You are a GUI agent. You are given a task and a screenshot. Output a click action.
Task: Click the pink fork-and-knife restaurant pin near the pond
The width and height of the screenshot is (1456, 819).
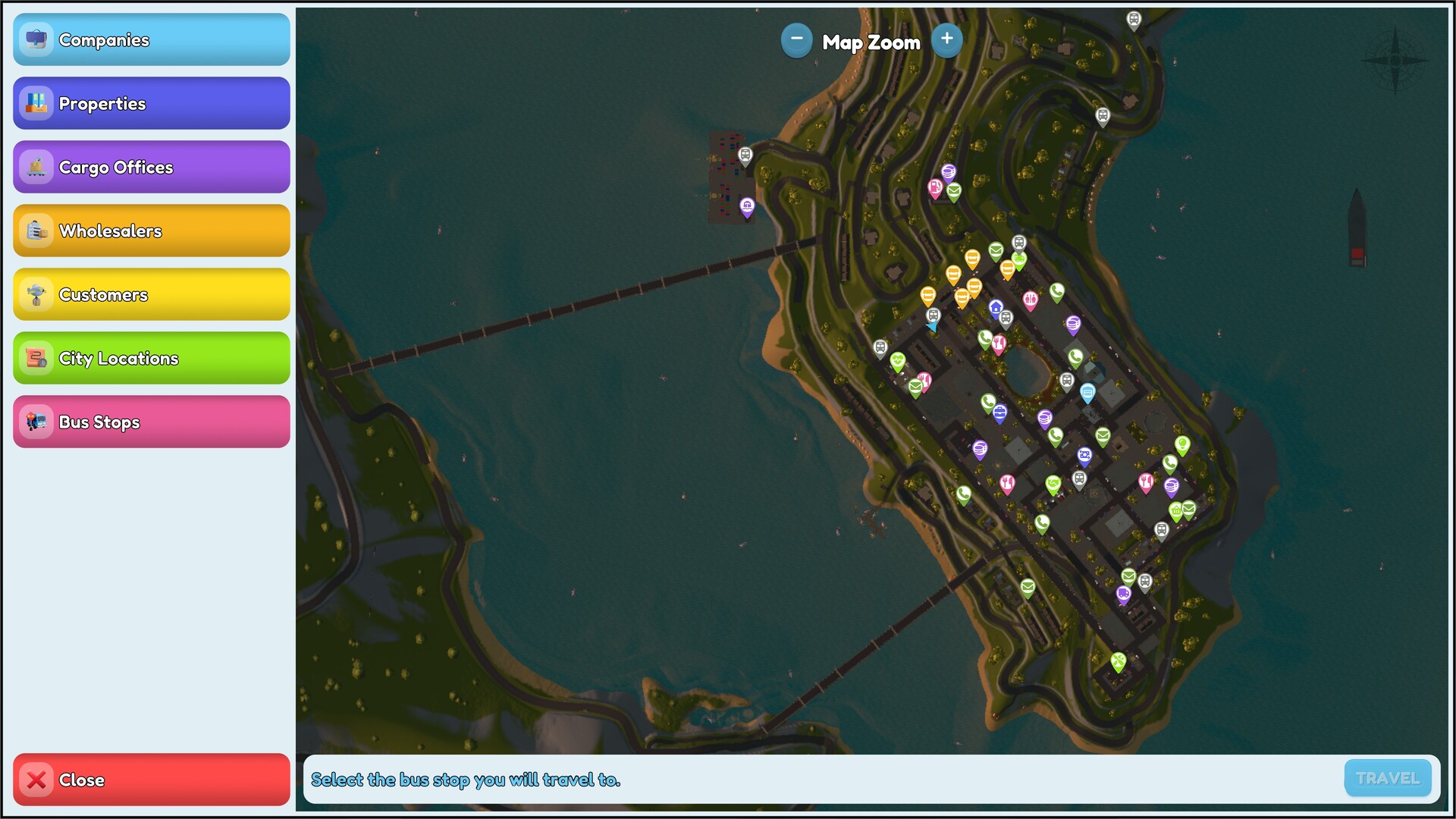[999, 342]
